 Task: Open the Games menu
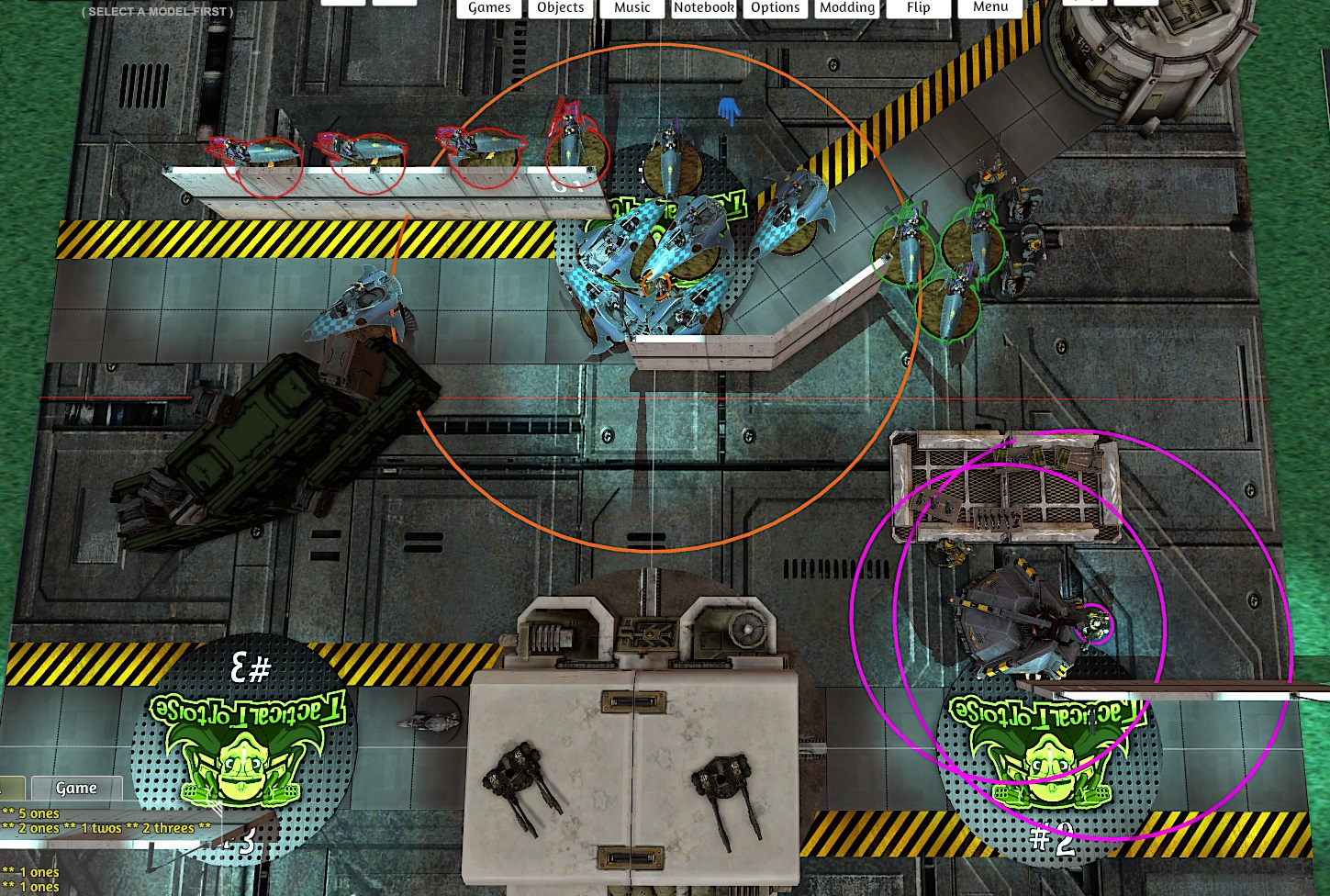pos(489,8)
